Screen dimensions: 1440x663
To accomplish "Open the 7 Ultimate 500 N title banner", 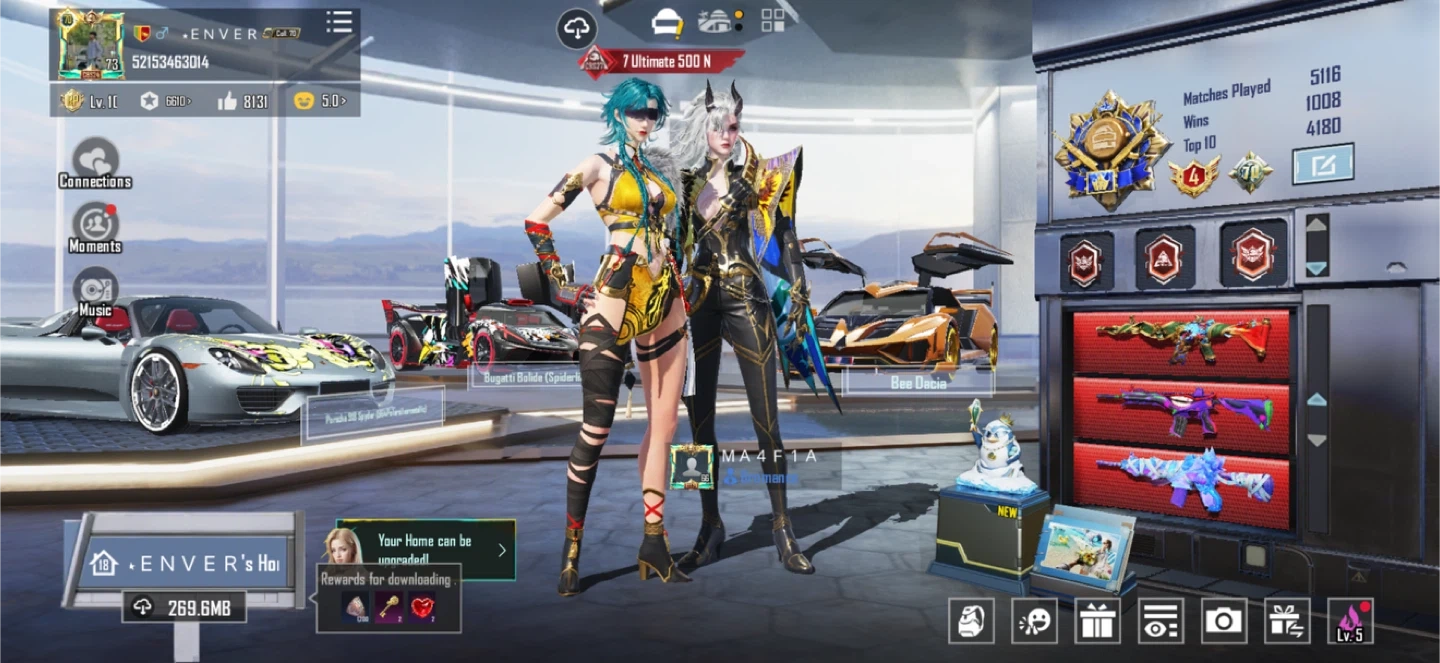I will [664, 61].
